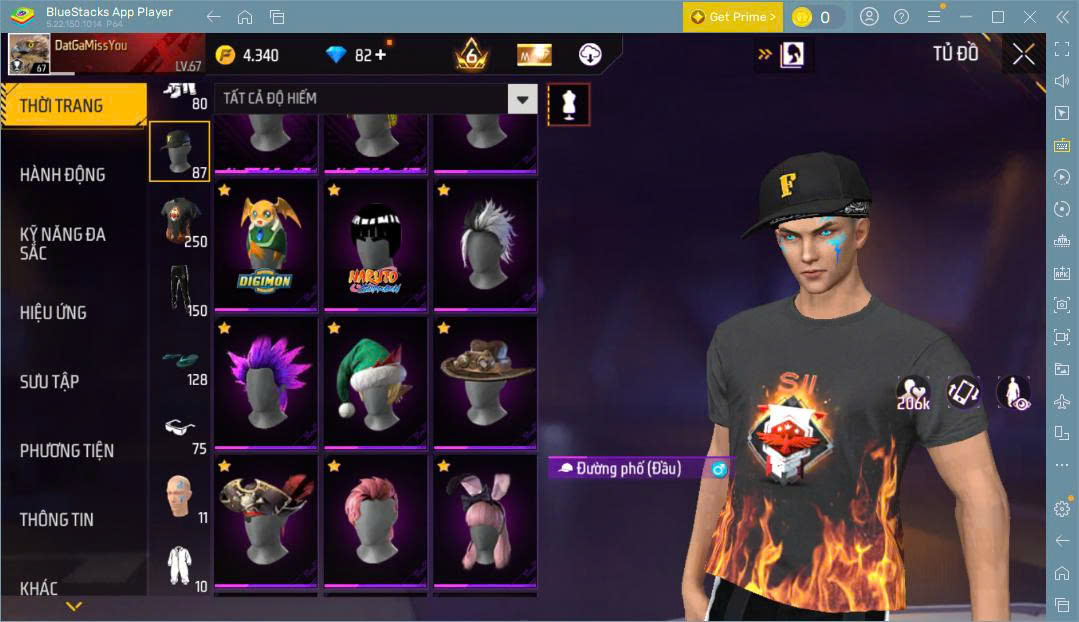This screenshot has width=1079, height=622.
Task: Close the Tủ Đồ wardrobe screen
Action: pos(1023,54)
